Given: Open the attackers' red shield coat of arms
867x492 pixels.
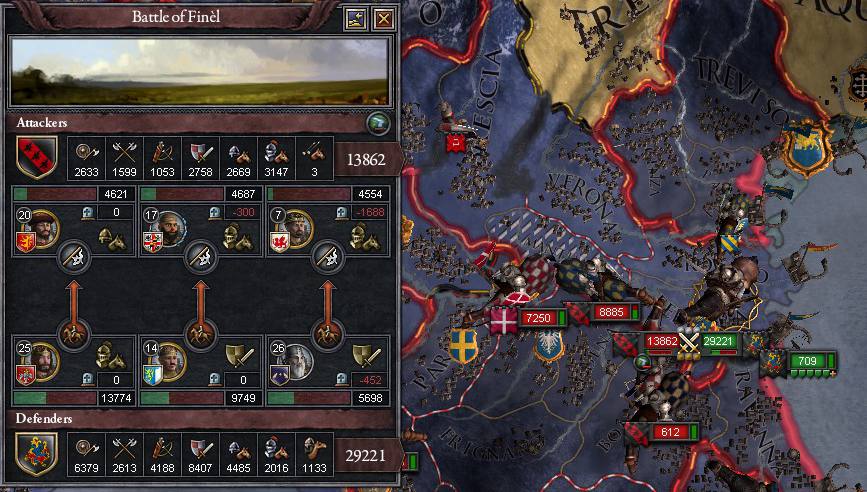Looking at the screenshot, I should 35,157.
